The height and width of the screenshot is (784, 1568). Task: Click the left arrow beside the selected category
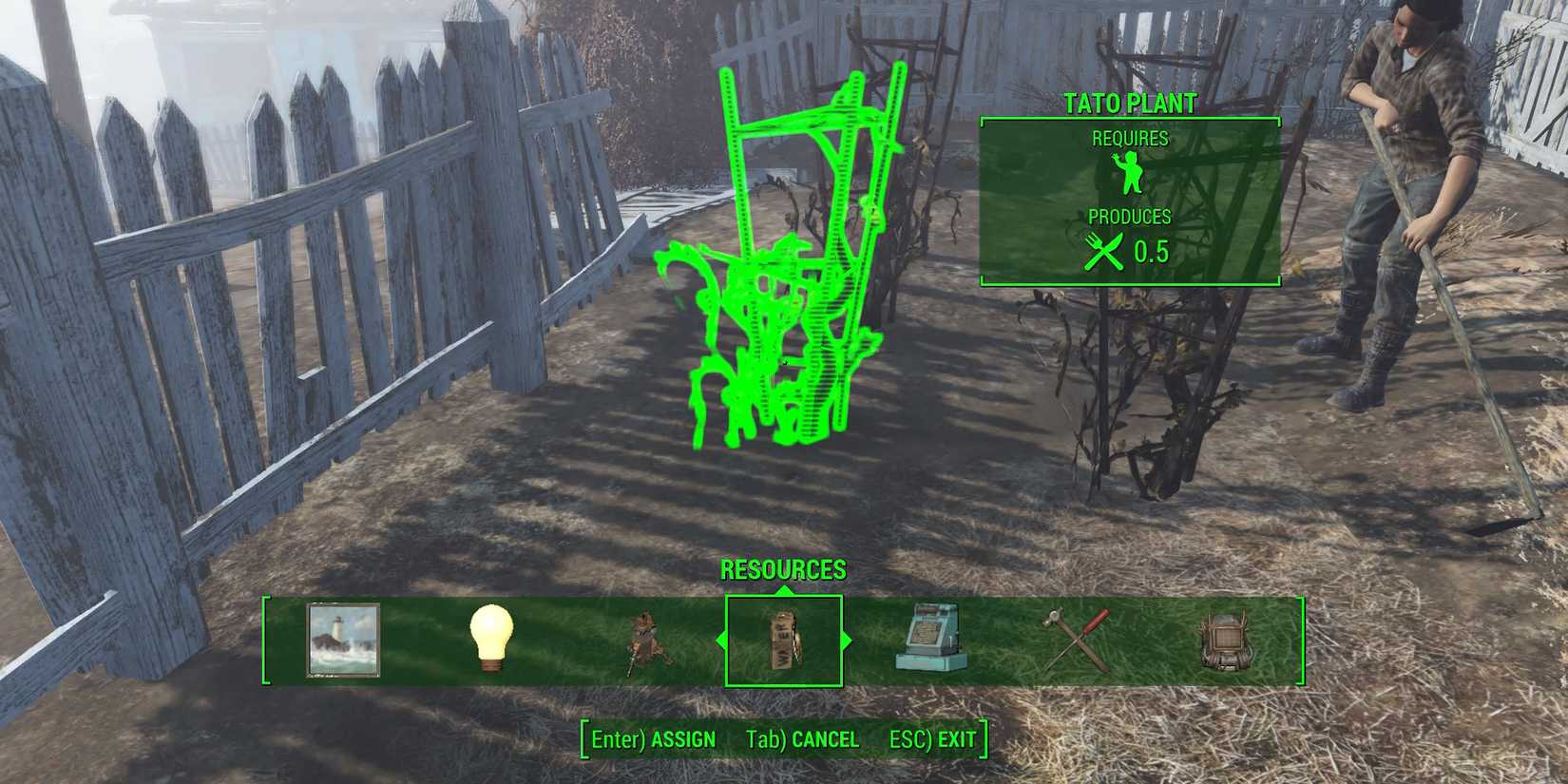click(x=722, y=641)
